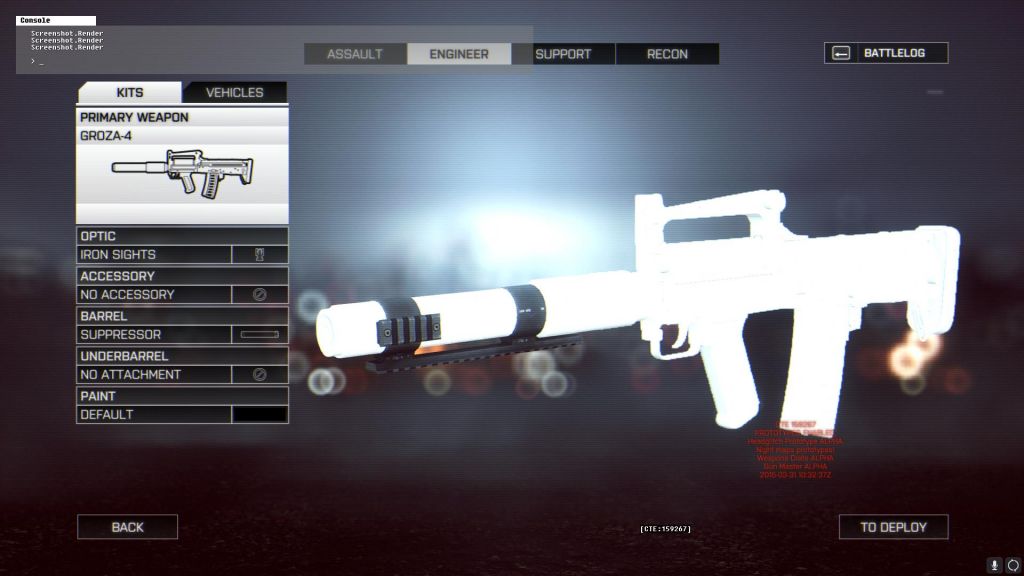Pick an underbarrel in No Attachment slot
This screenshot has width=1024, height=576.
[182, 374]
